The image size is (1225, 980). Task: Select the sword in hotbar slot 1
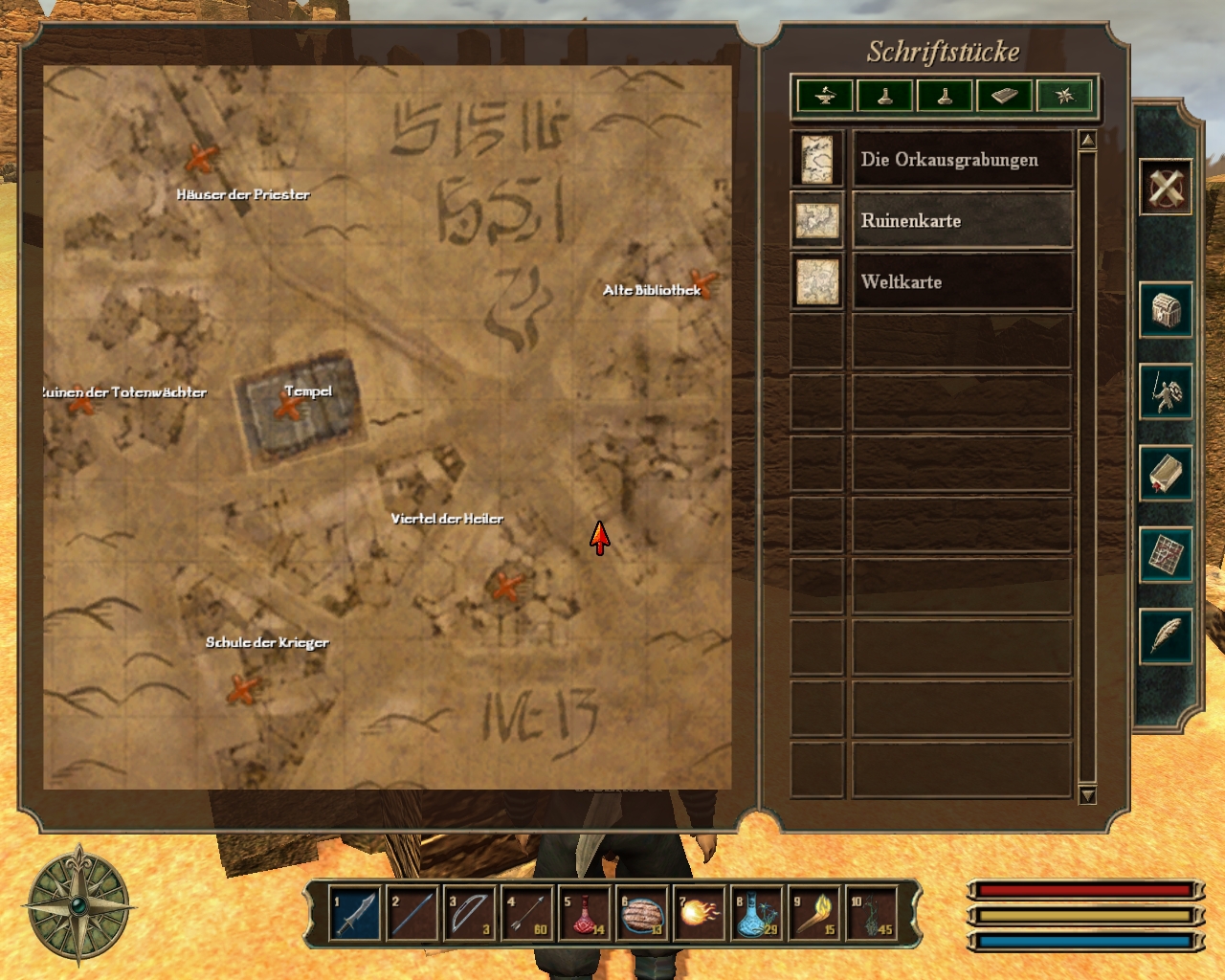coord(354,914)
